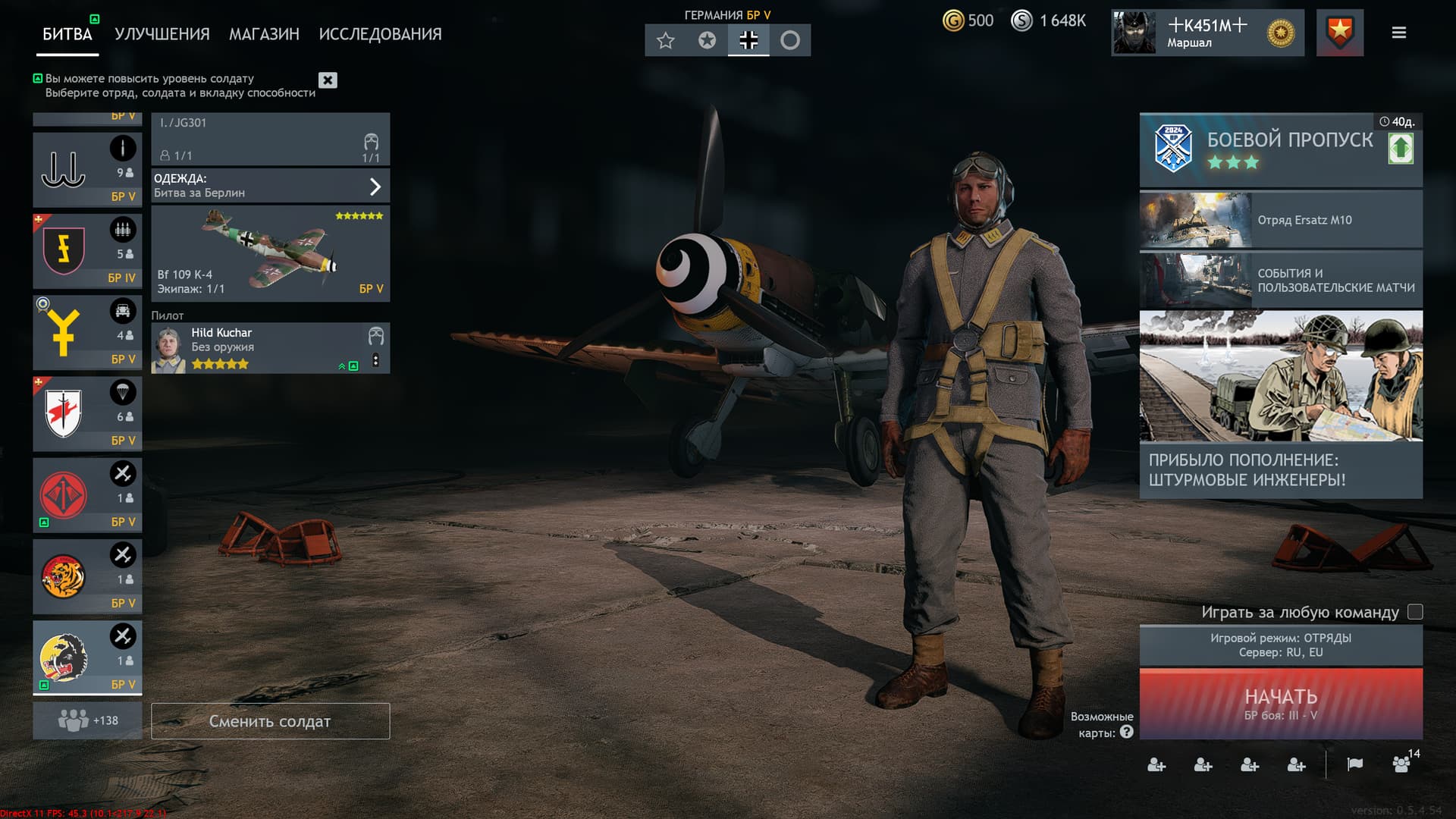Switch to the УЛУЧШЕНИЯ tab

tap(162, 34)
